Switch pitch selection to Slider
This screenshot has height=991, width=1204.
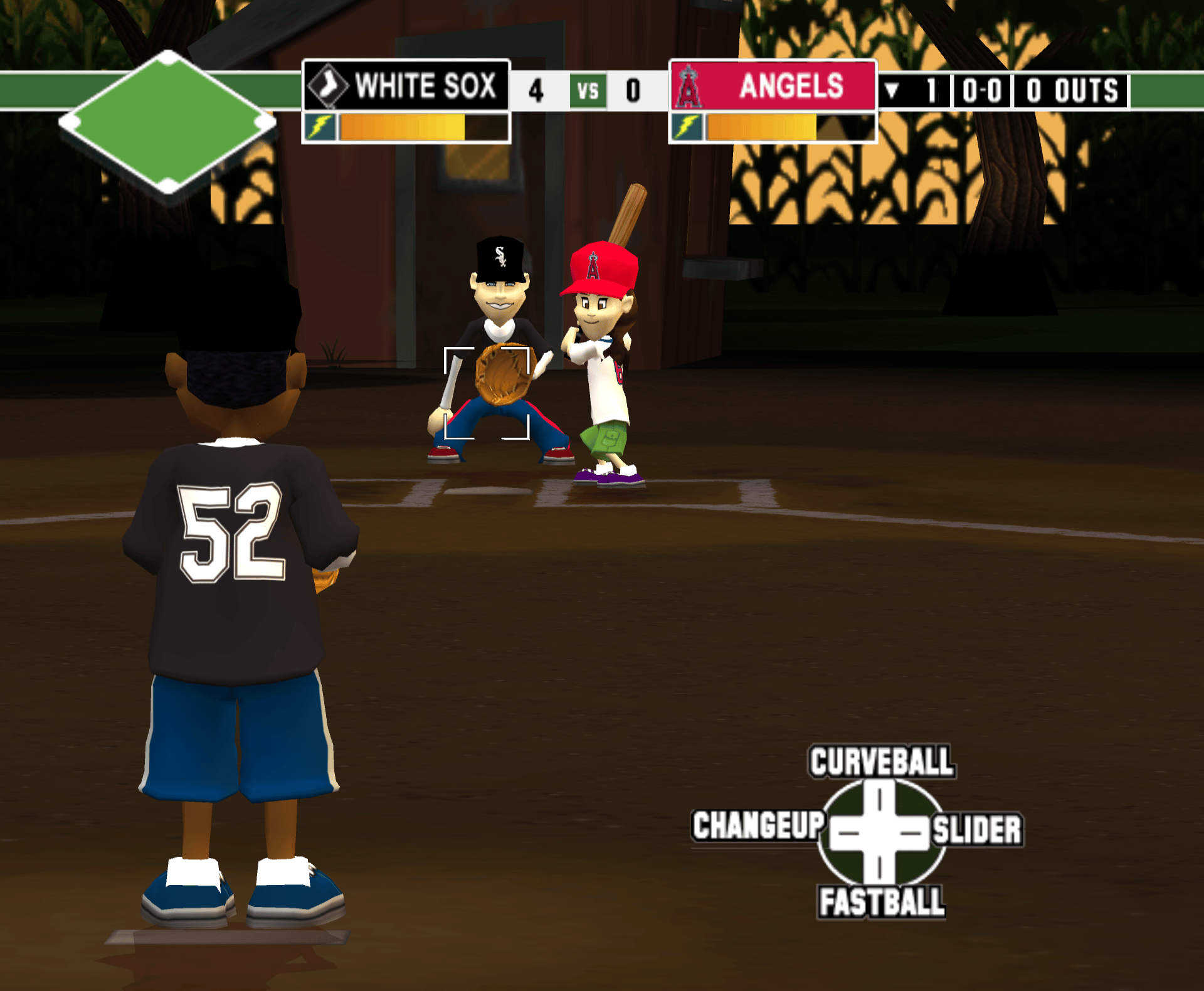pos(980,827)
